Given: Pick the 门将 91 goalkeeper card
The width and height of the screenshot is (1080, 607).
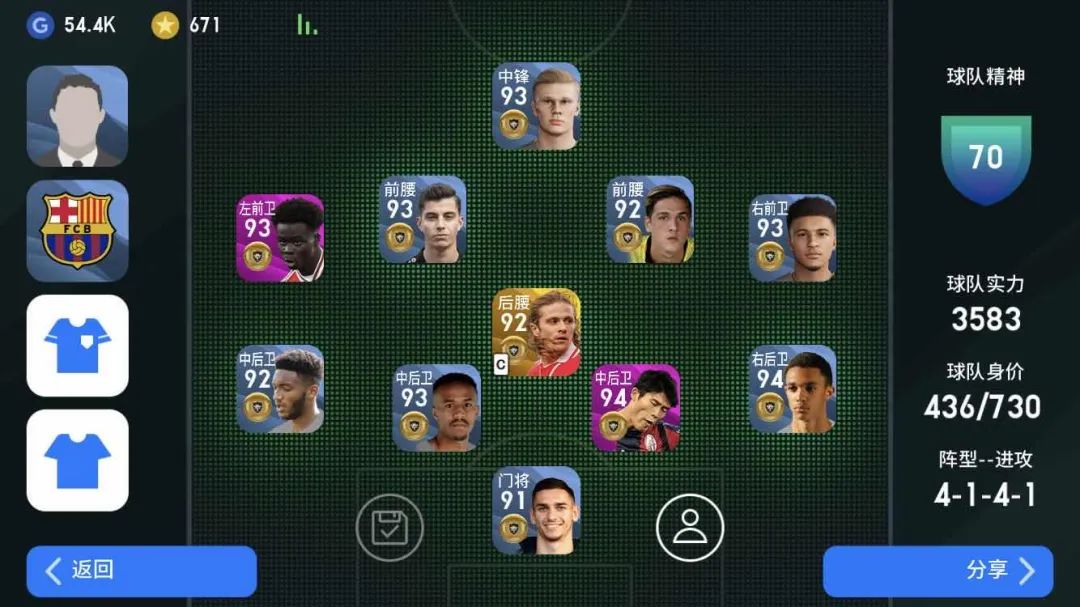Looking at the screenshot, I should click(x=536, y=510).
